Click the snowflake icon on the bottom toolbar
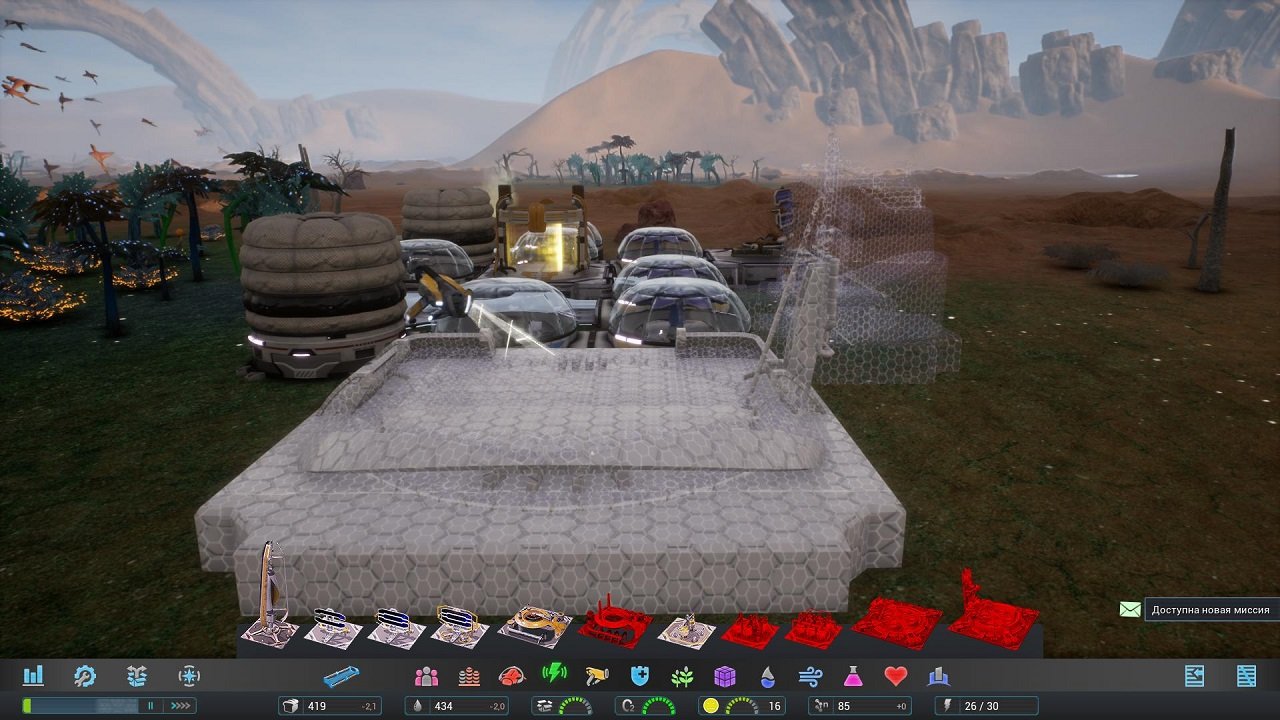 [x=189, y=676]
